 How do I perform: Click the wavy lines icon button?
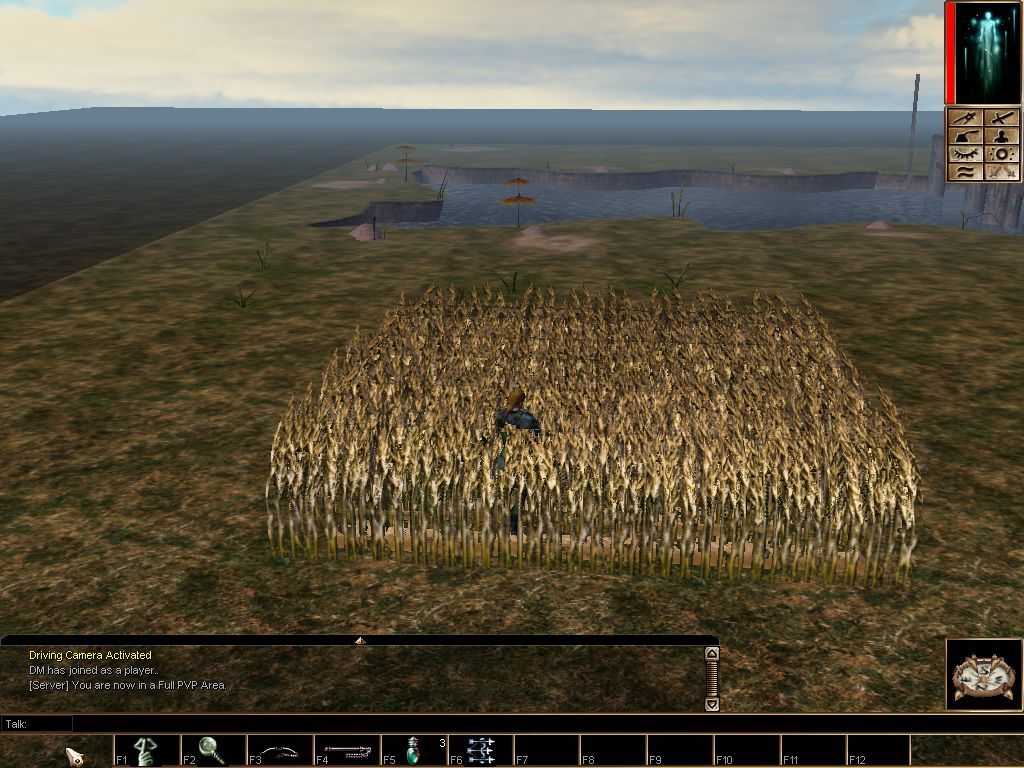[x=965, y=172]
